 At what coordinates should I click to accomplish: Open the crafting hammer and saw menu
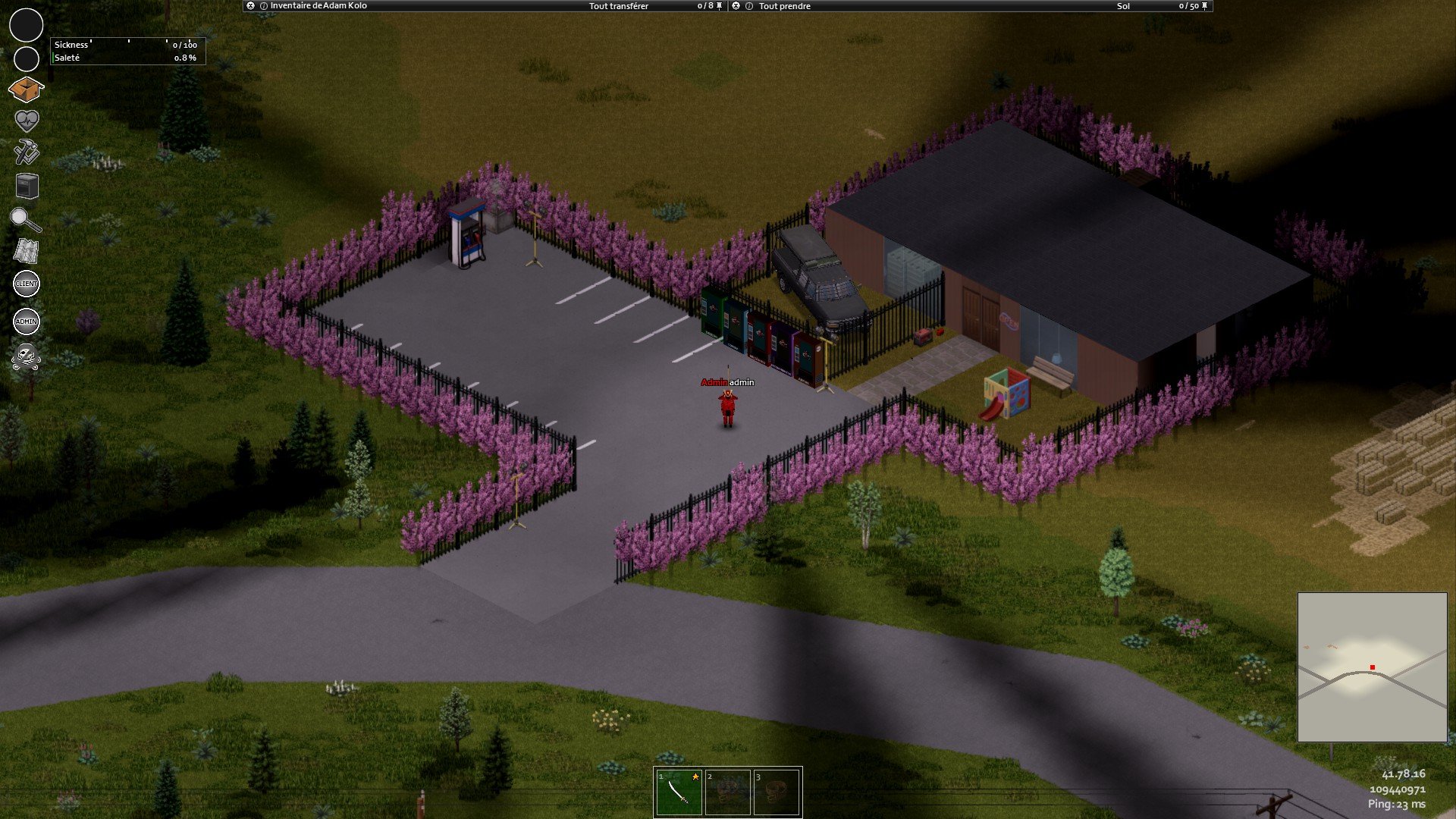pyautogui.click(x=27, y=152)
